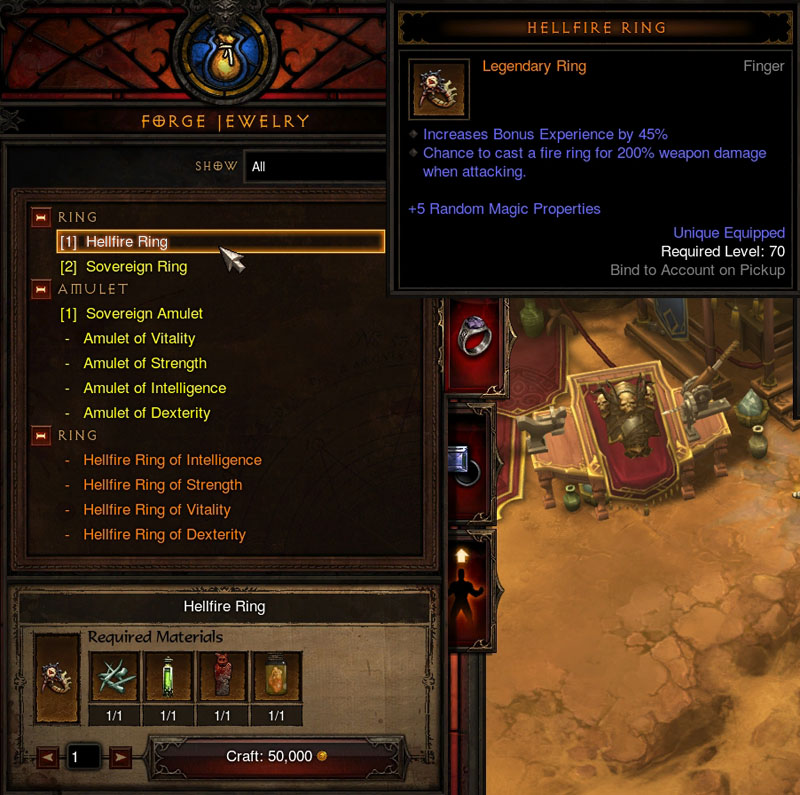Viewport: 800px width, 795px height.
Task: Collapse the Amulet recipe section
Action: pos(41,290)
